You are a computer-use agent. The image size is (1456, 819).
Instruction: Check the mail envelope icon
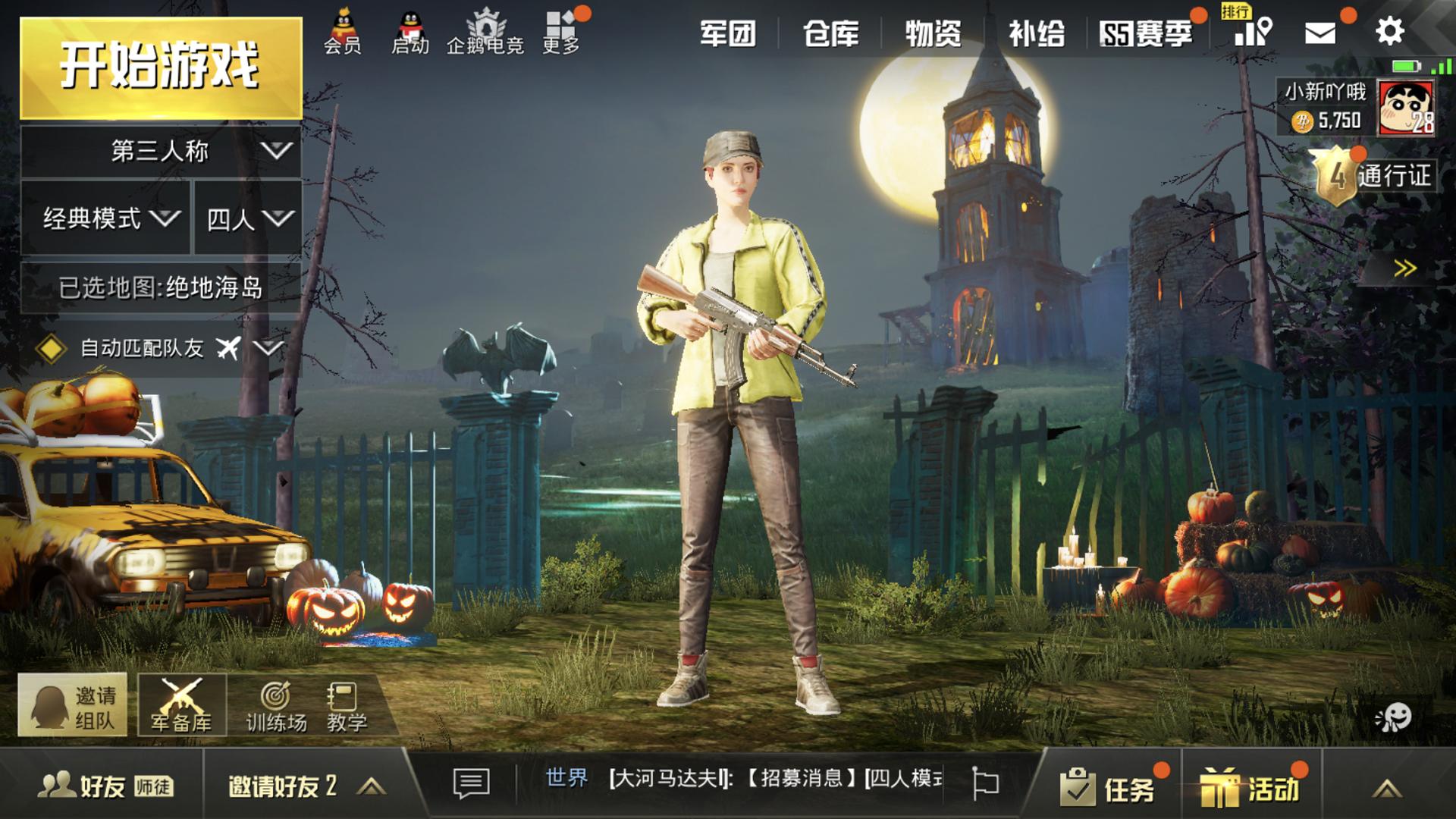point(1319,33)
